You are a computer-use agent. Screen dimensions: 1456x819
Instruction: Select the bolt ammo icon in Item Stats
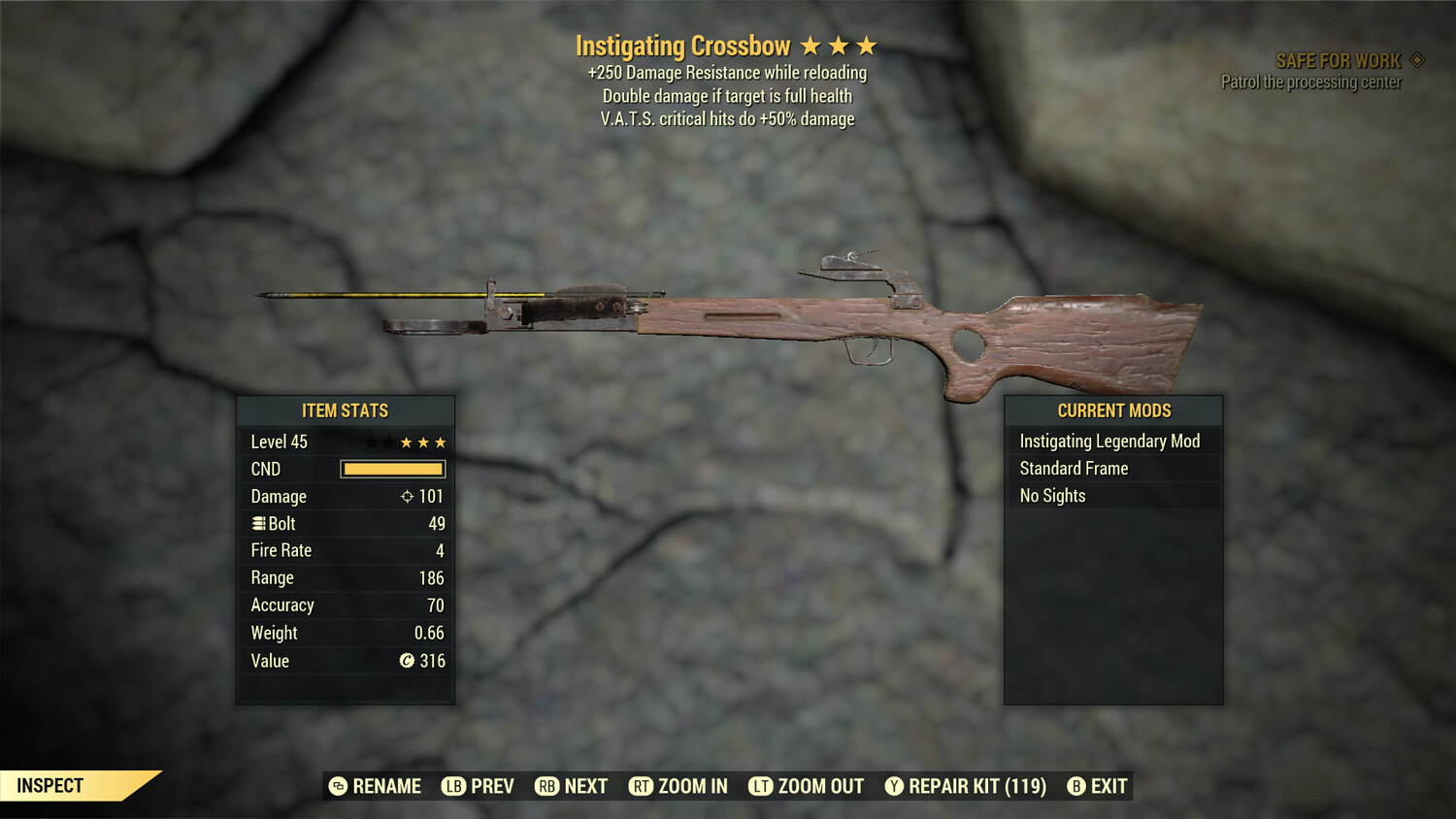pos(258,523)
